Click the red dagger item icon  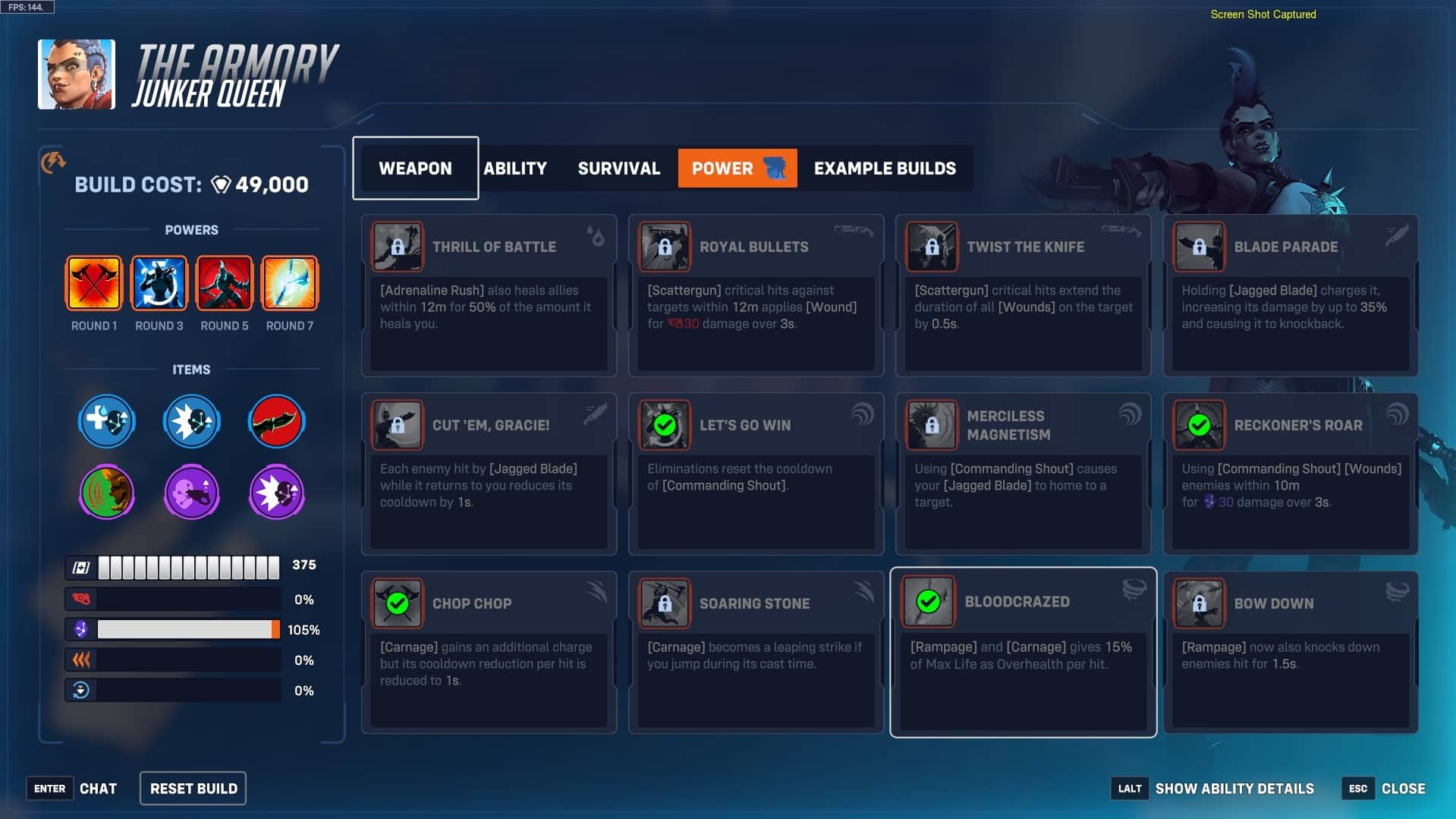tap(276, 421)
